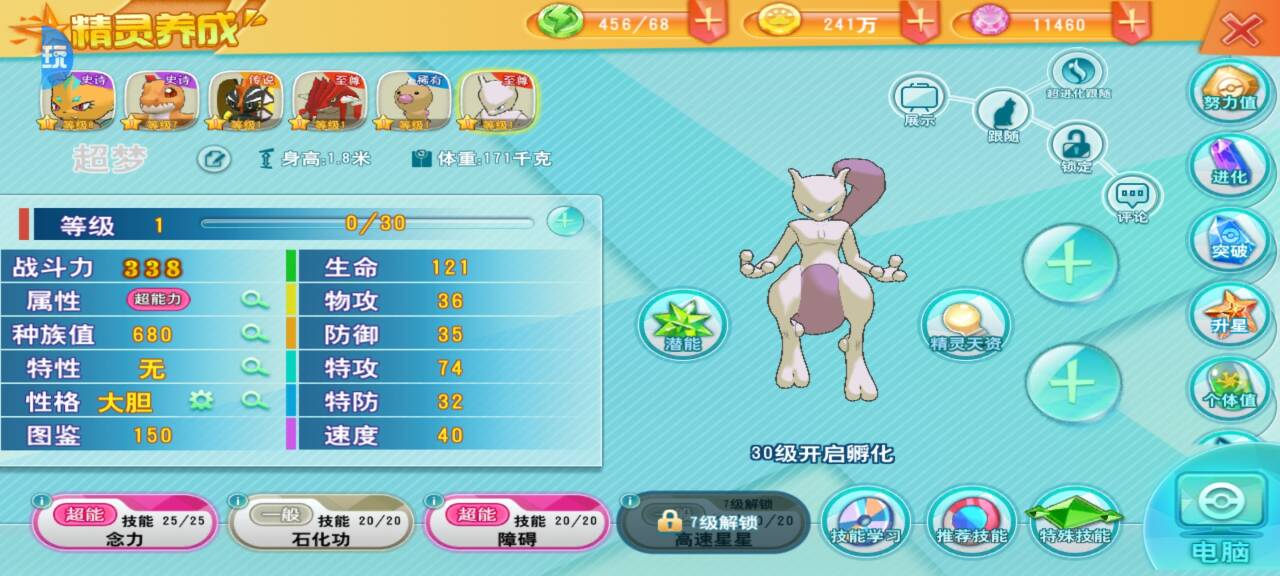The image size is (1280, 576).
Task: Open the 潜能 potential panel
Action: tap(683, 324)
